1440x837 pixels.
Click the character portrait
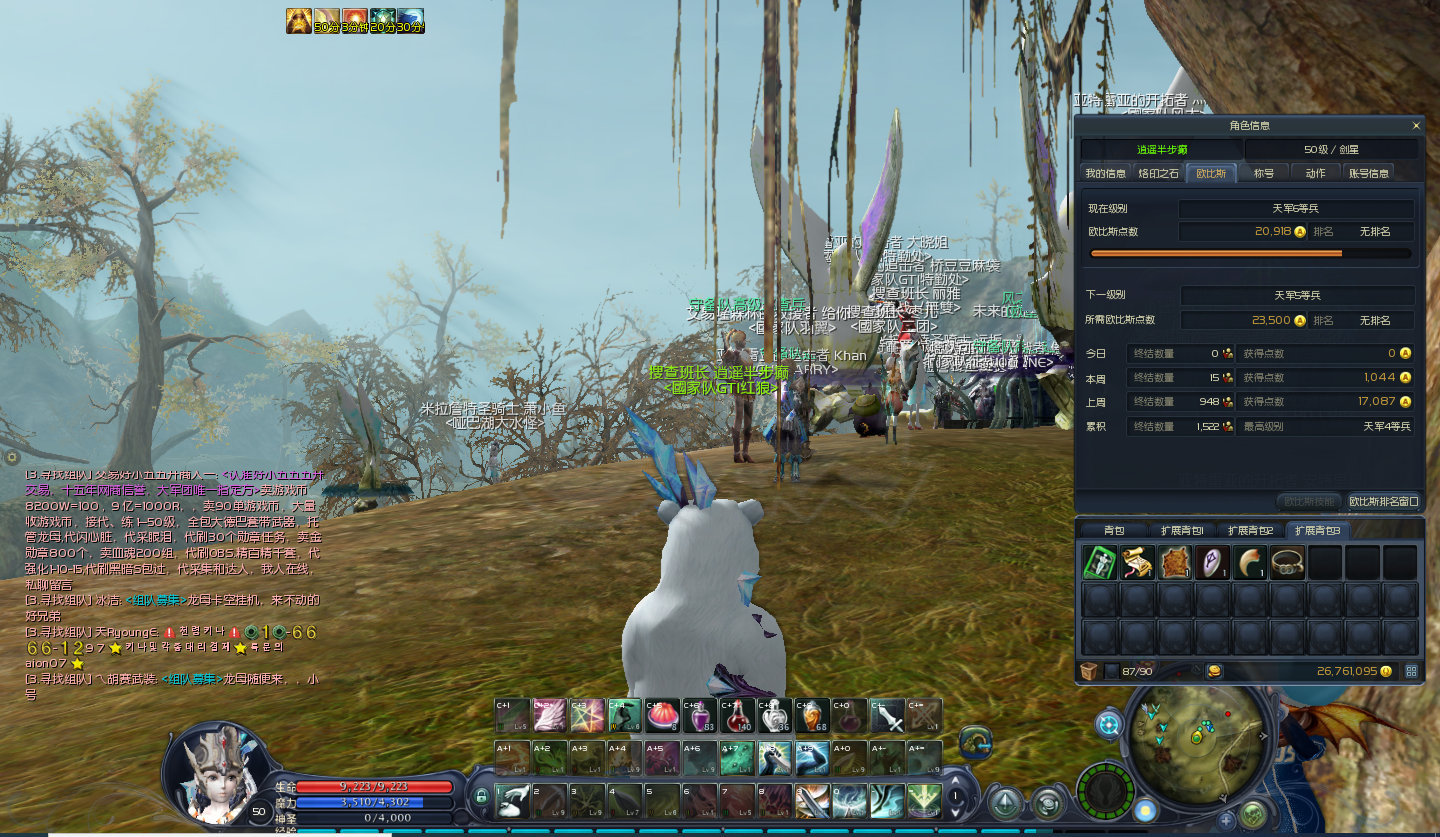click(x=218, y=770)
